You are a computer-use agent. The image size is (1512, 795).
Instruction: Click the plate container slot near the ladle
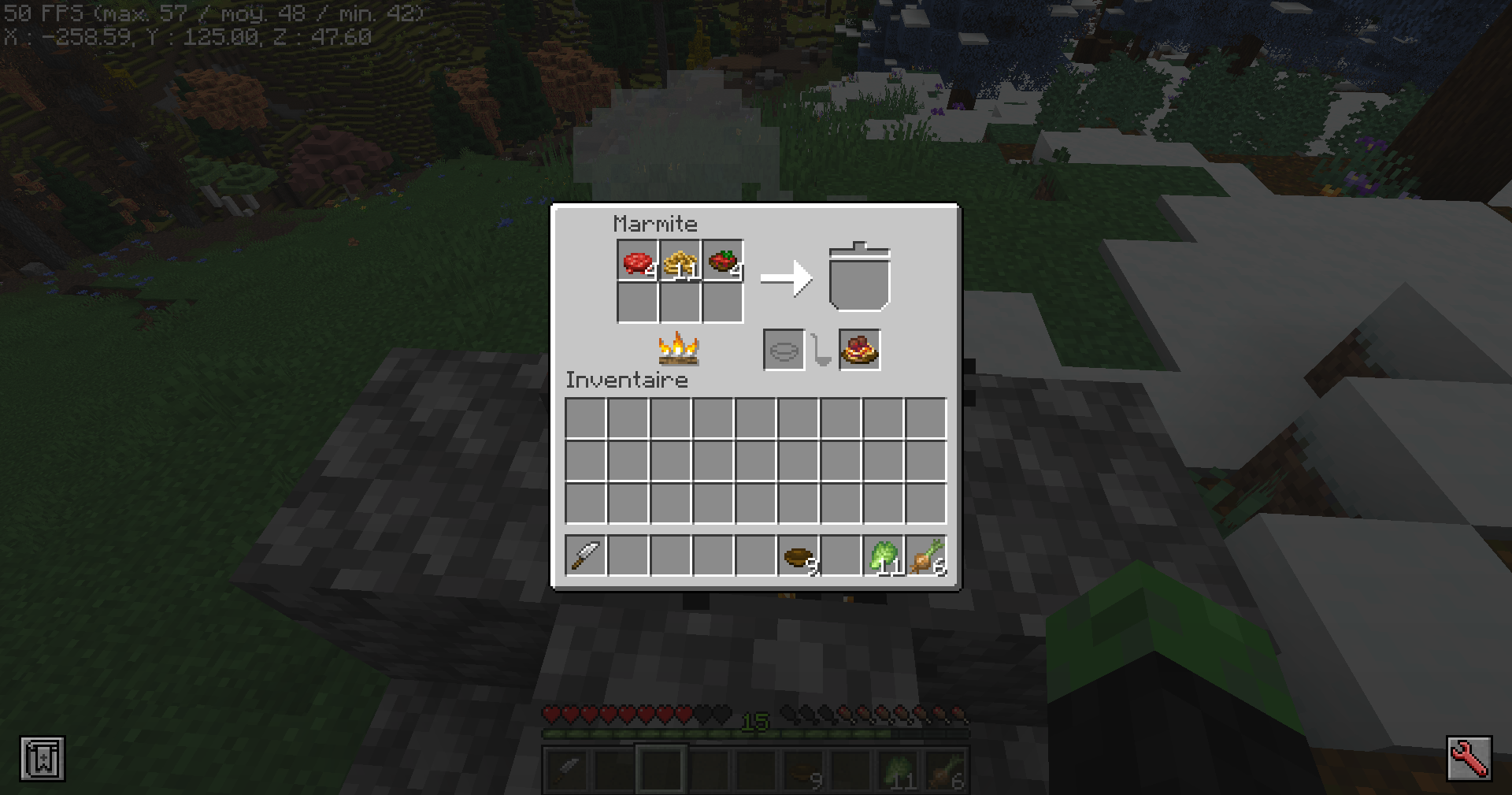coord(784,349)
